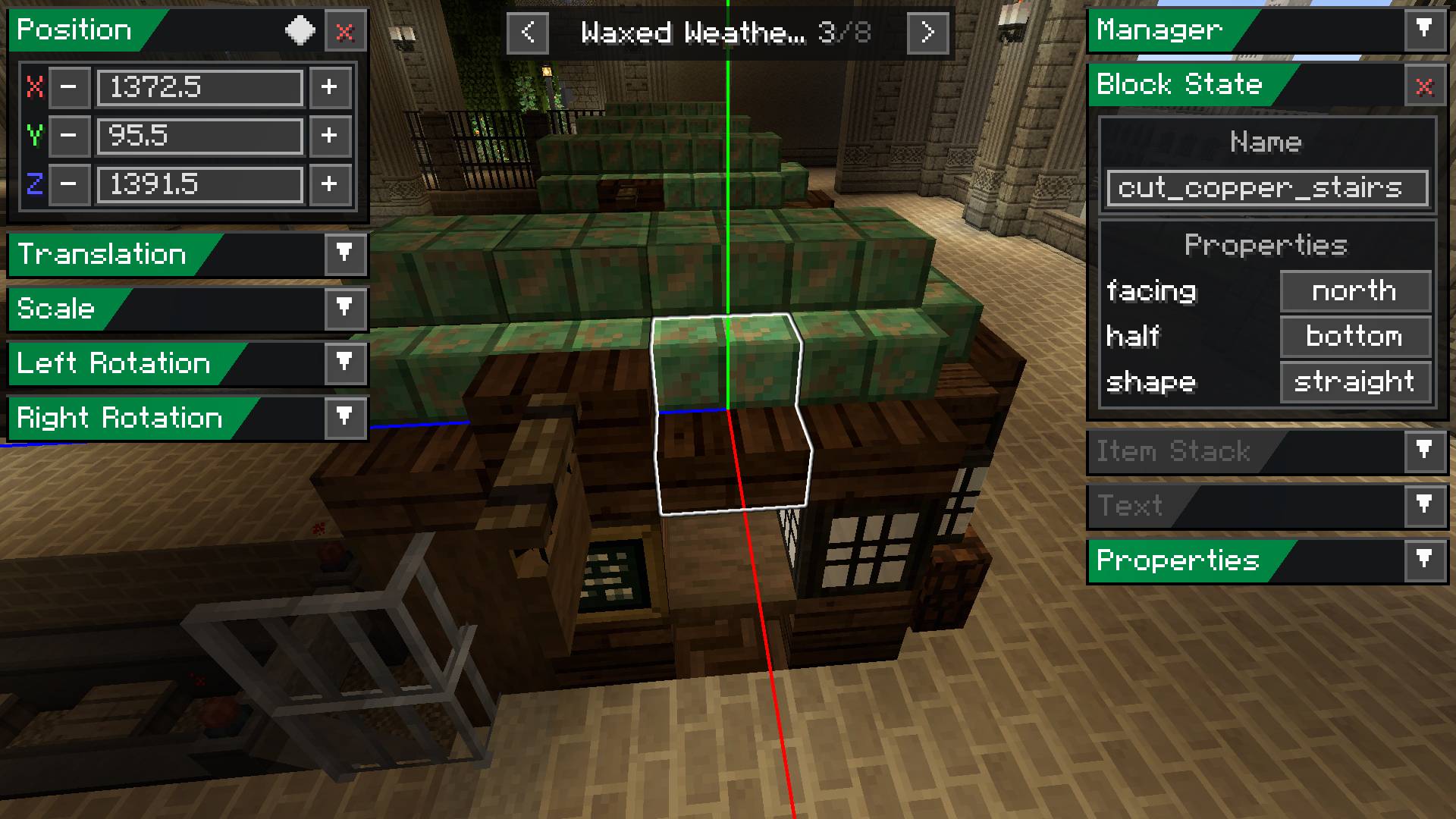Toggle the facing property from north
The width and height of the screenshot is (1456, 819).
1354,291
